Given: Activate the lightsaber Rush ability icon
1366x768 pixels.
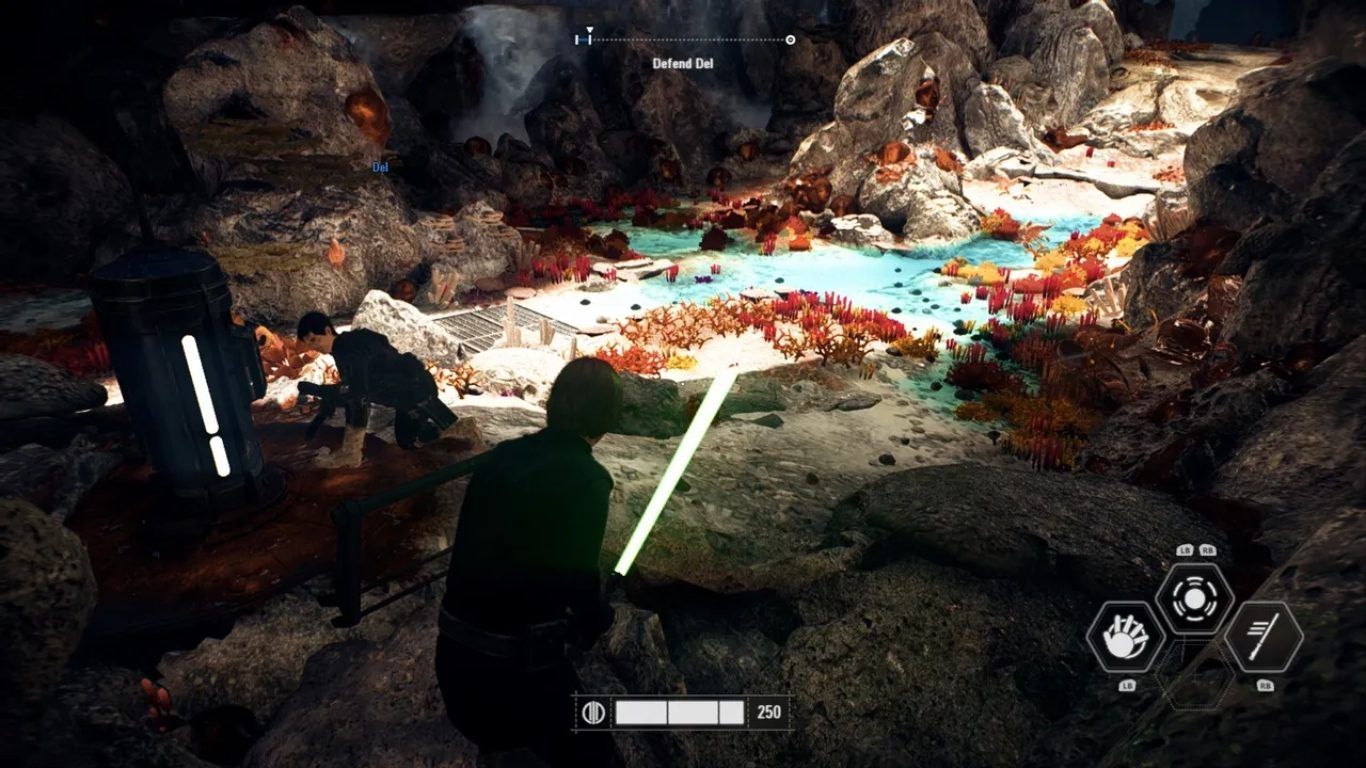Looking at the screenshot, I should click(x=1263, y=636).
